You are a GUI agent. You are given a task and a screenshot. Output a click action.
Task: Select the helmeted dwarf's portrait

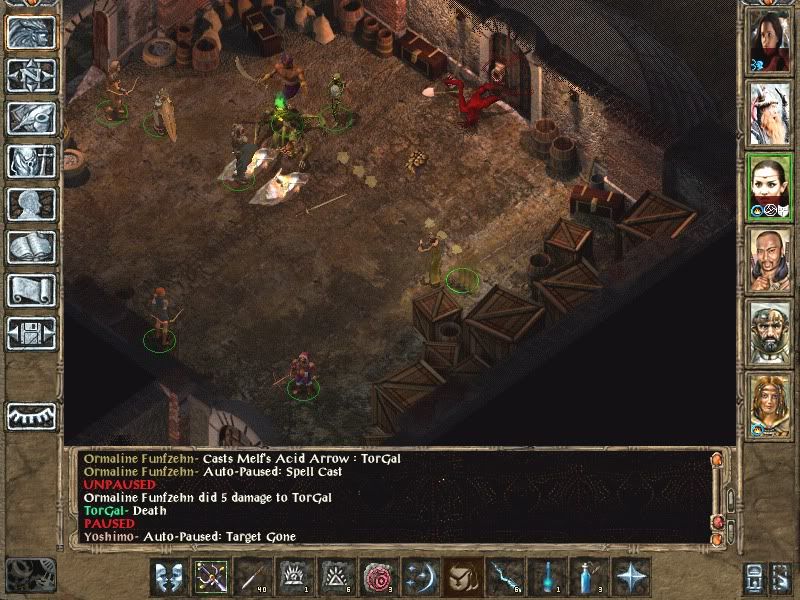pyautogui.click(x=770, y=332)
